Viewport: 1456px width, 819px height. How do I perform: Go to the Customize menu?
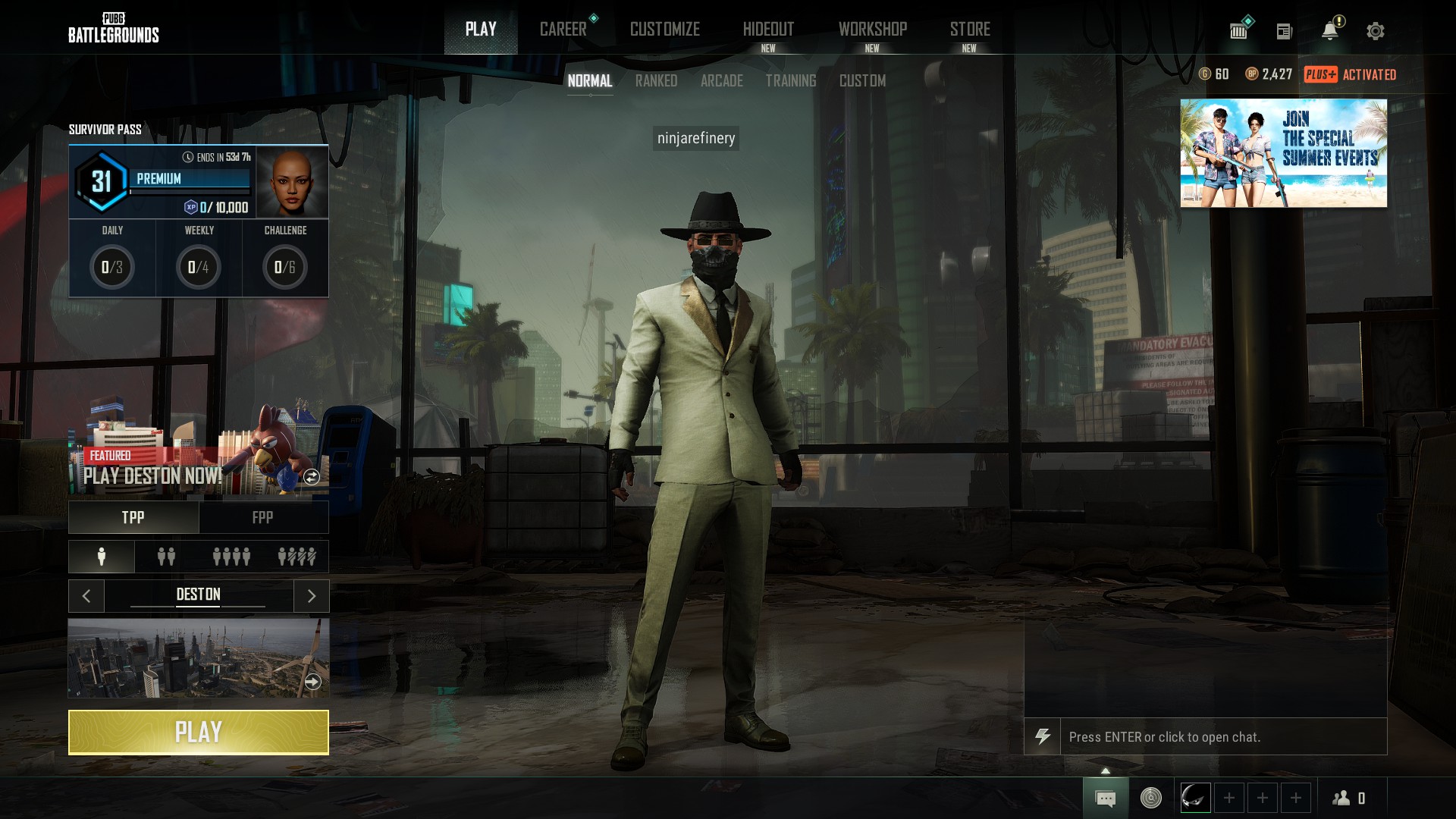(x=664, y=30)
